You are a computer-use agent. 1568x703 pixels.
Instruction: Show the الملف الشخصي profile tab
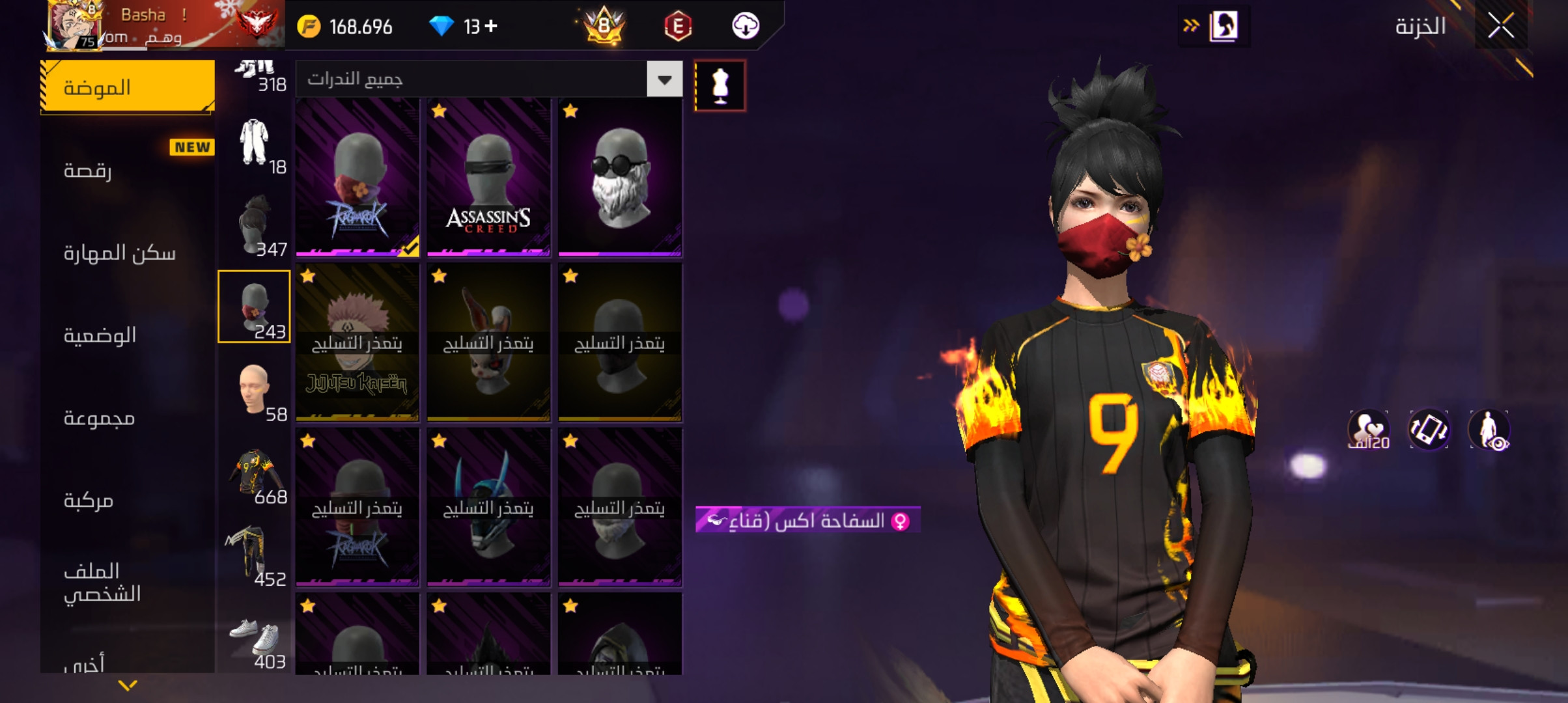128,582
